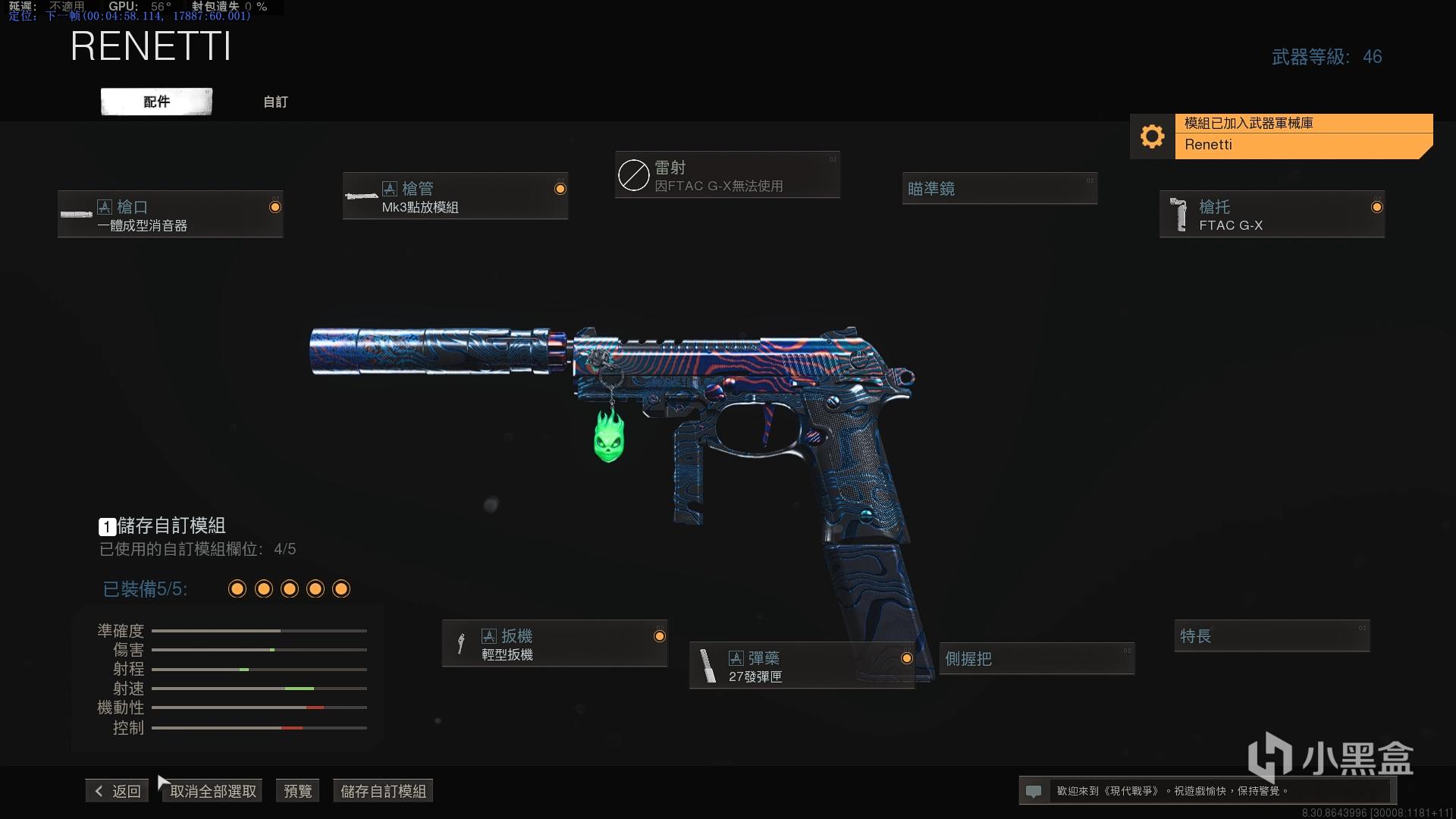Screen dimensions: 1456x819
Task: Switch to the 配件 attachments tab
Action: [156, 102]
